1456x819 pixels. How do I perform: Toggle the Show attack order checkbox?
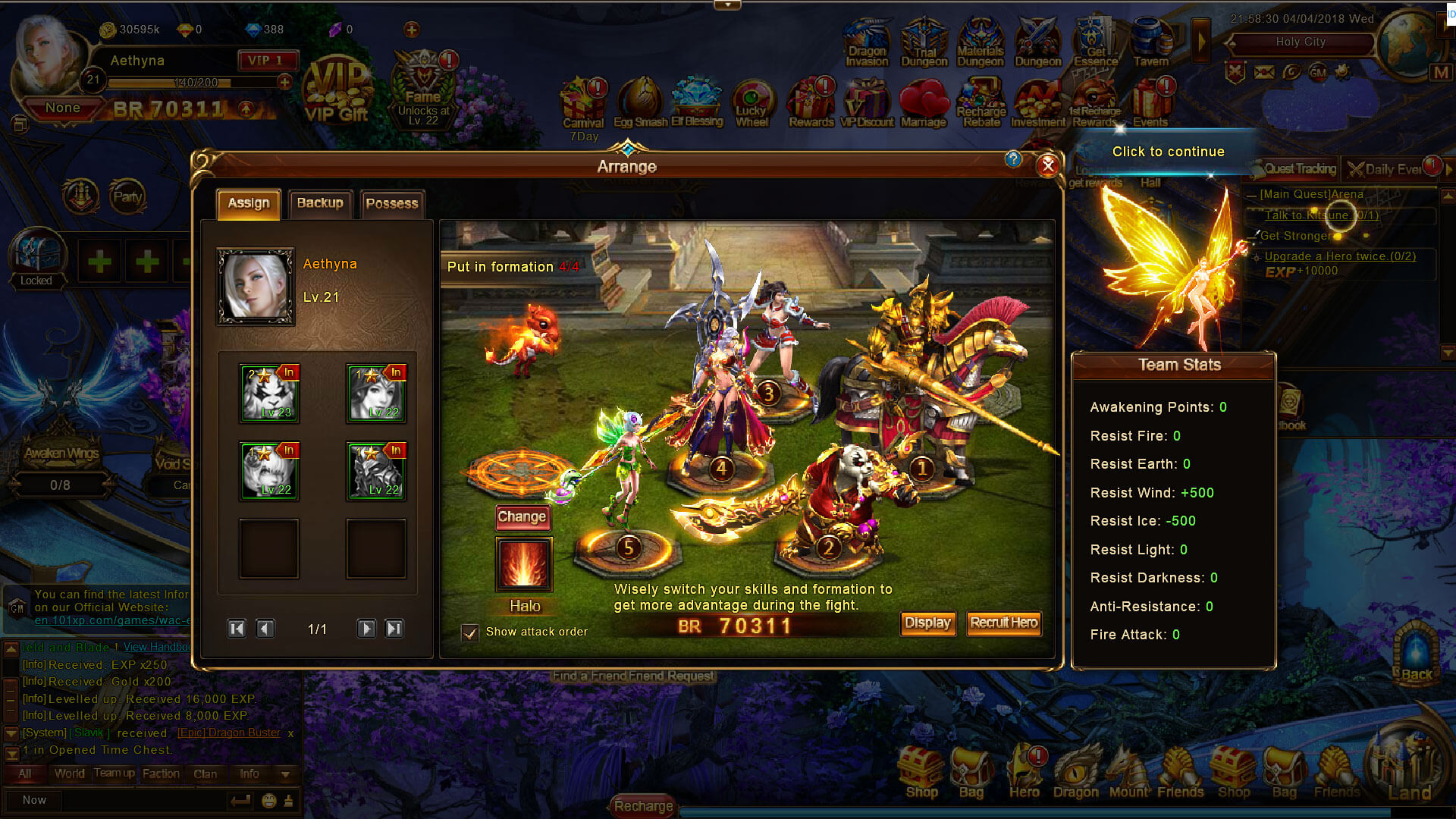point(470,632)
